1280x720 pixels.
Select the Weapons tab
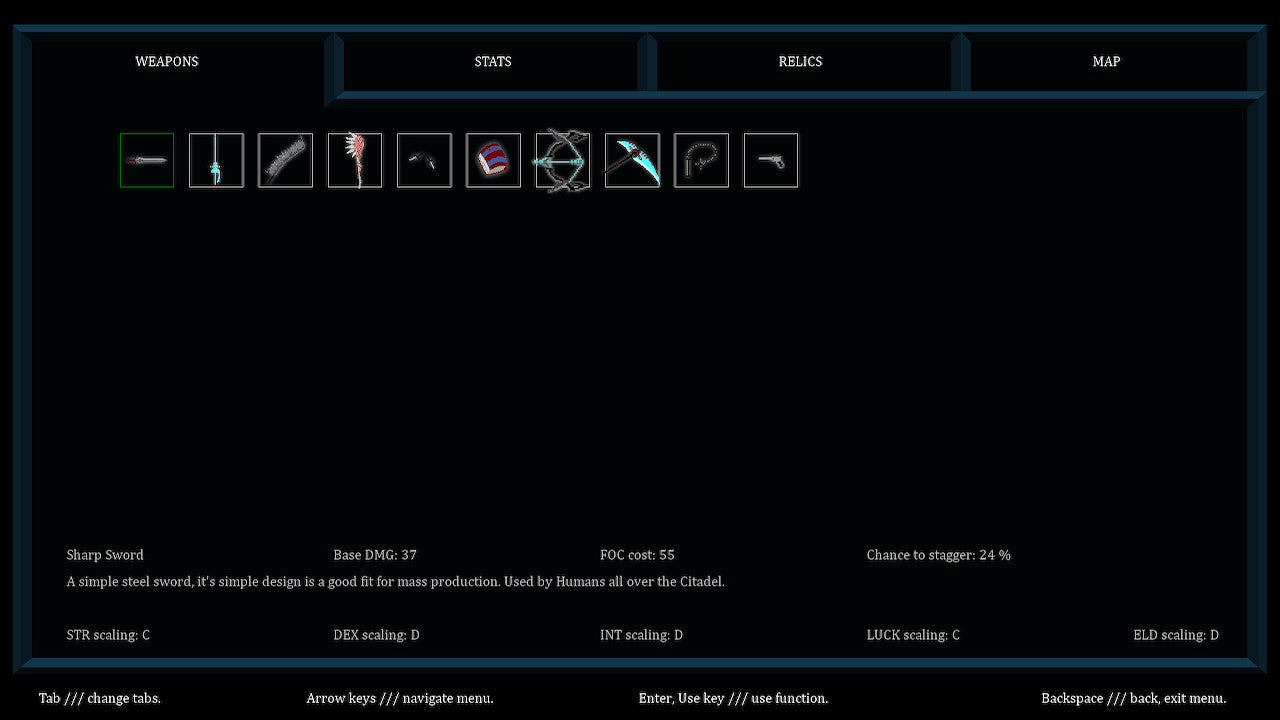167,62
